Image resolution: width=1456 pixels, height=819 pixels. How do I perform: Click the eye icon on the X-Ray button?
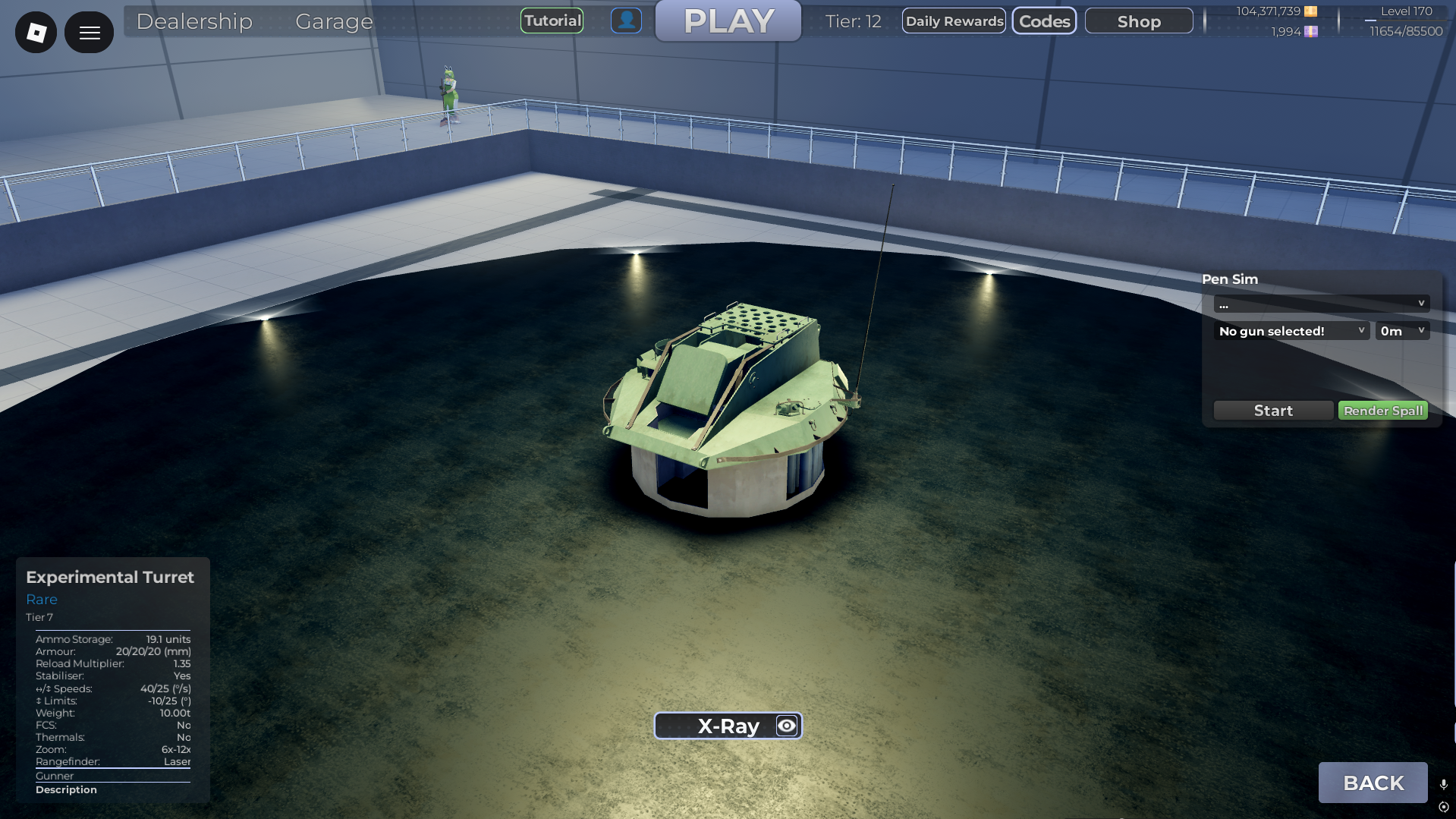785,725
